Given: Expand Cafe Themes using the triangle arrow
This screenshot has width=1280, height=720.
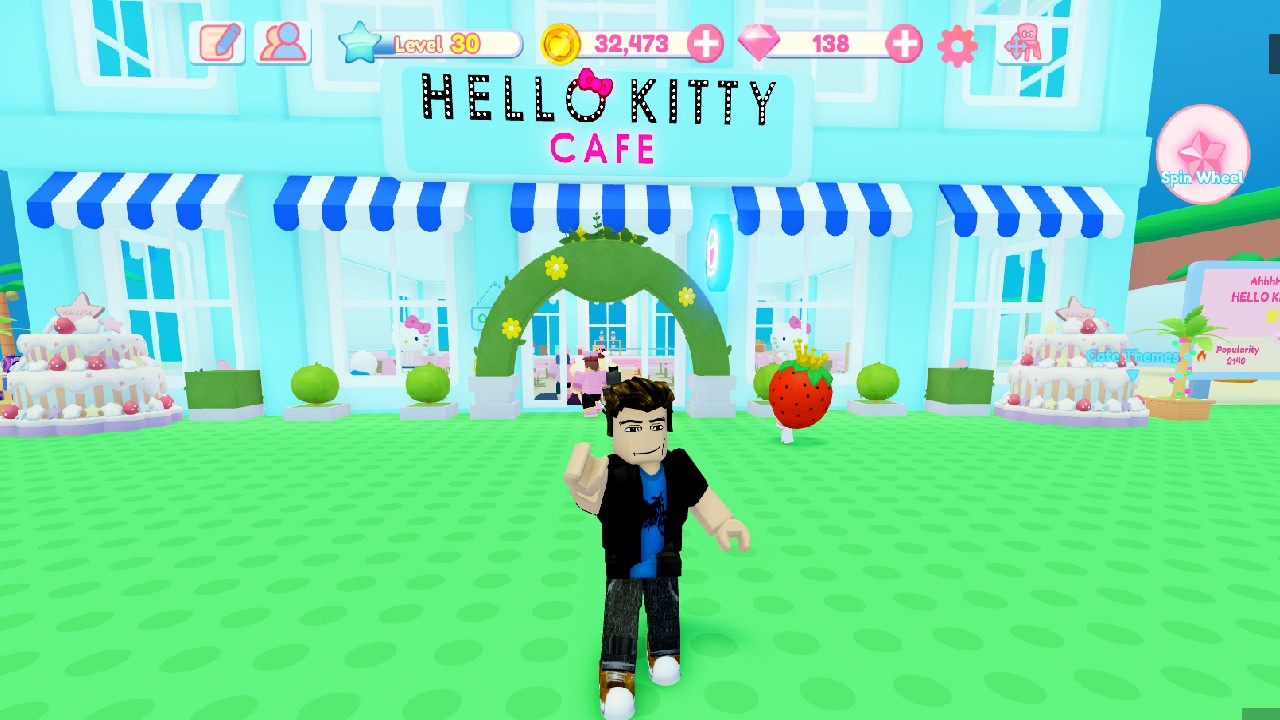Looking at the screenshot, I should [1132, 374].
